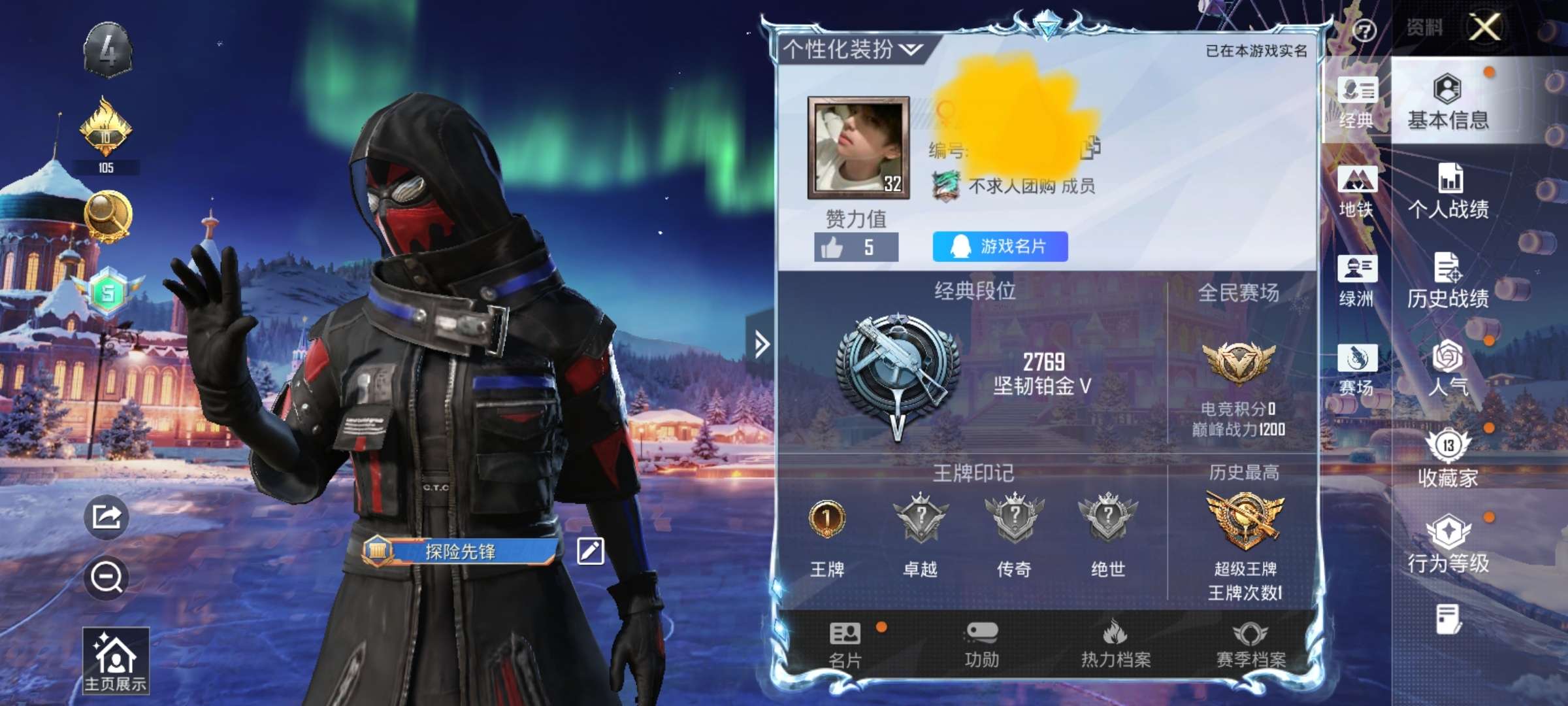View the 行为等级 behavior level page
The height and width of the screenshot is (706, 1568).
[x=1448, y=545]
